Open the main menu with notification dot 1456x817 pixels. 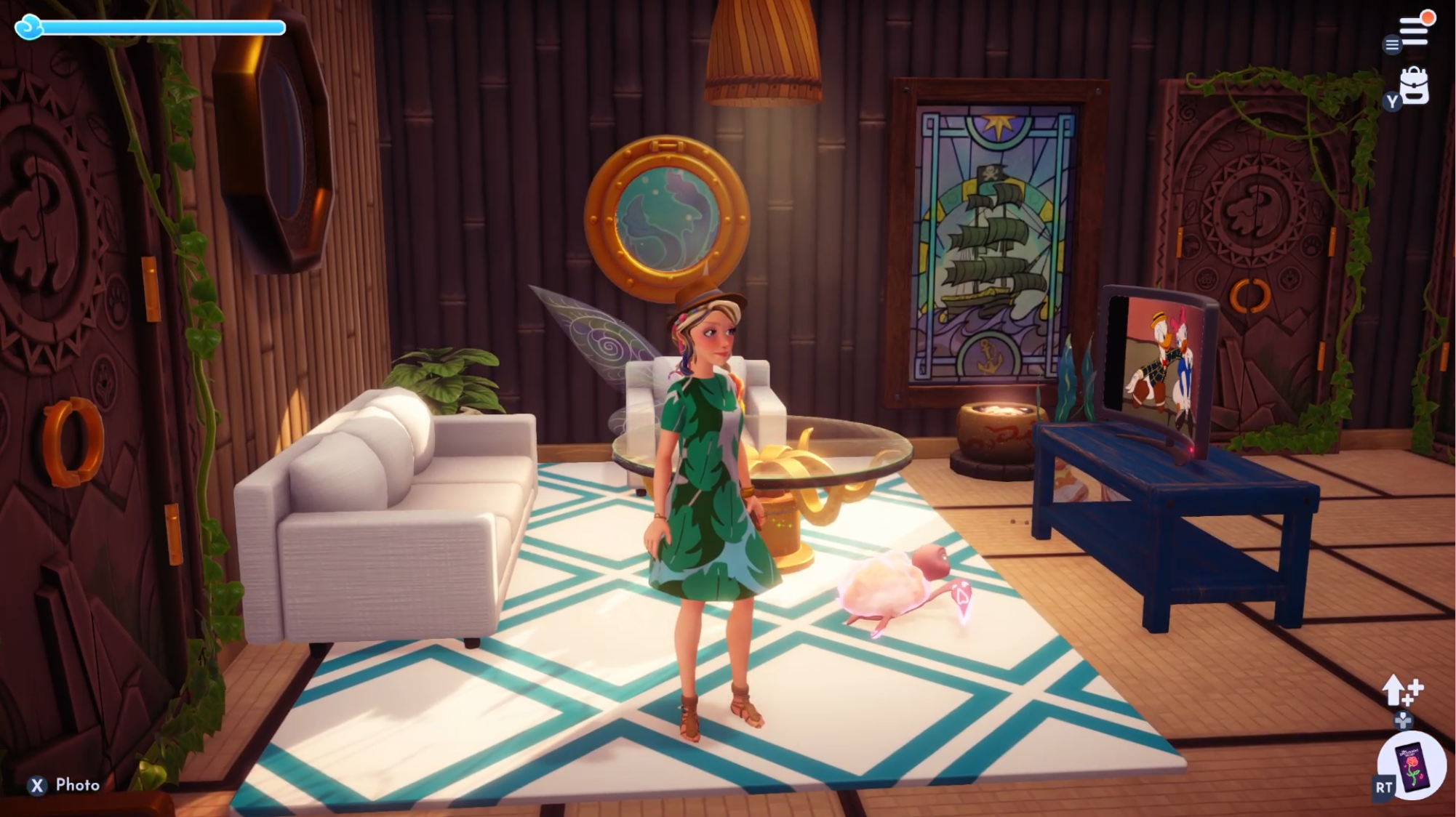[1414, 31]
